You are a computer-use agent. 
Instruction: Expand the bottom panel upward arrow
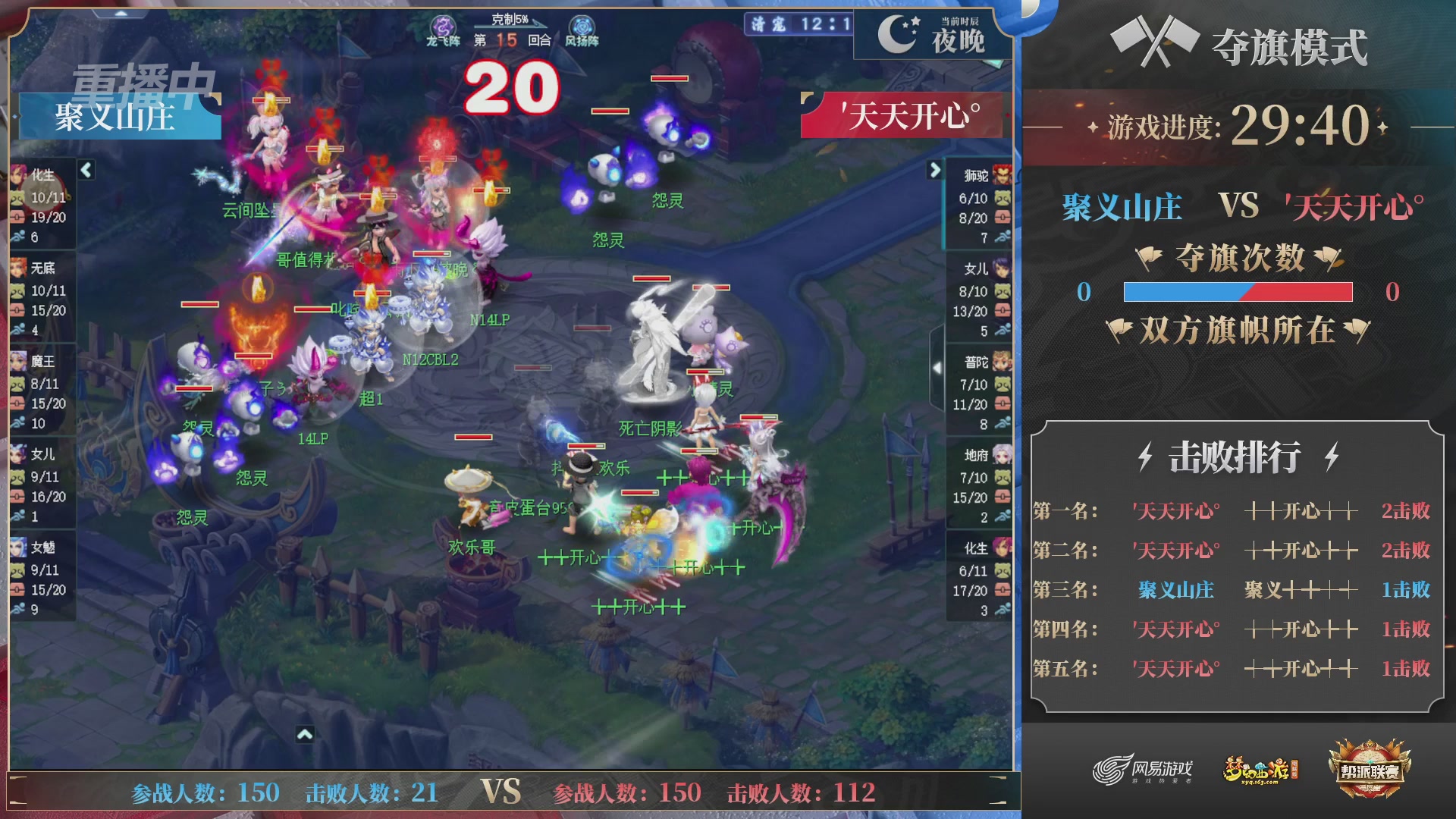[x=306, y=733]
